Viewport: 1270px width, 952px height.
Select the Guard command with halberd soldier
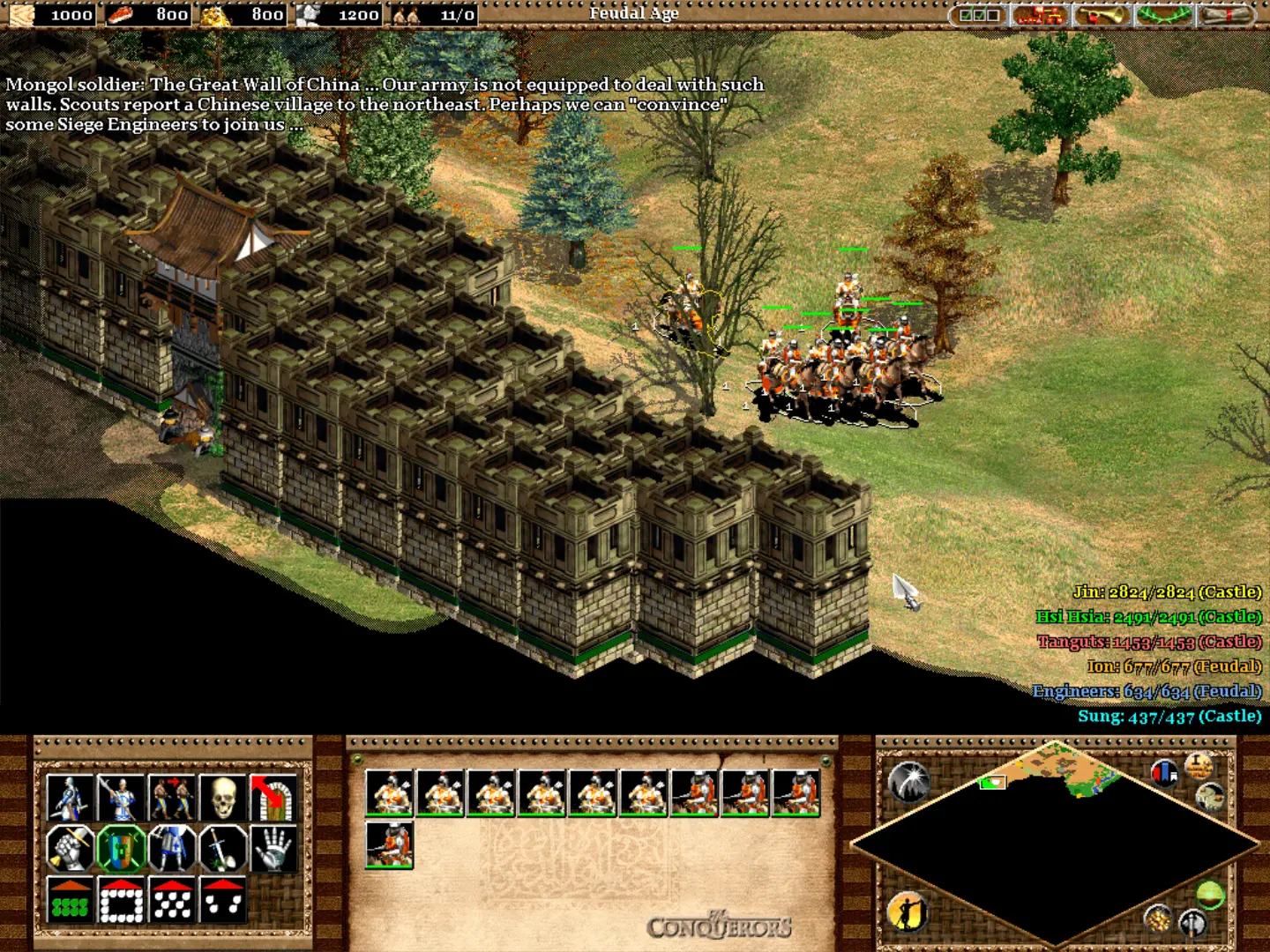(121, 798)
